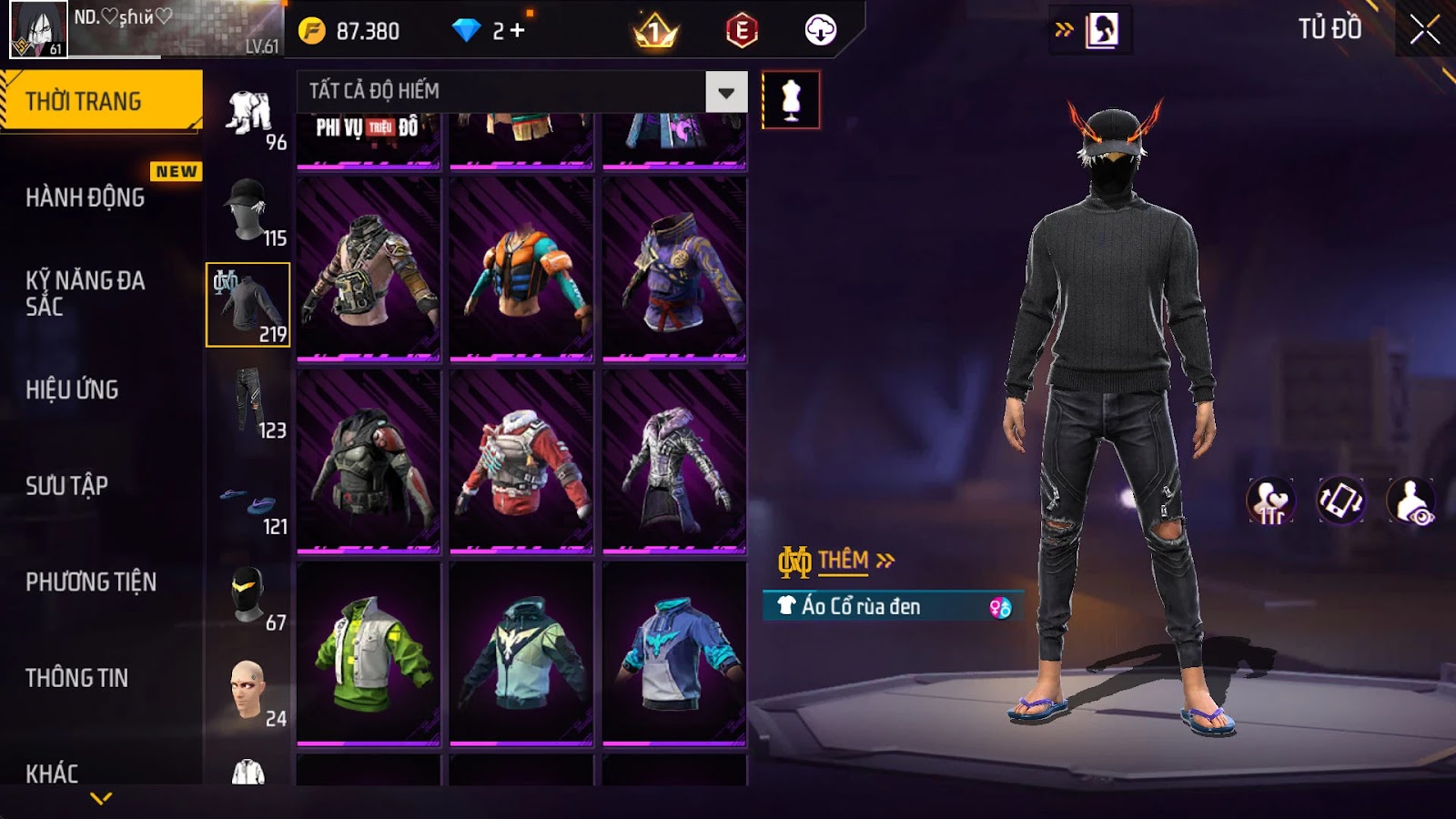Choose the orange and teal vest top
Viewport: 1456px width, 819px height.
tap(521, 269)
